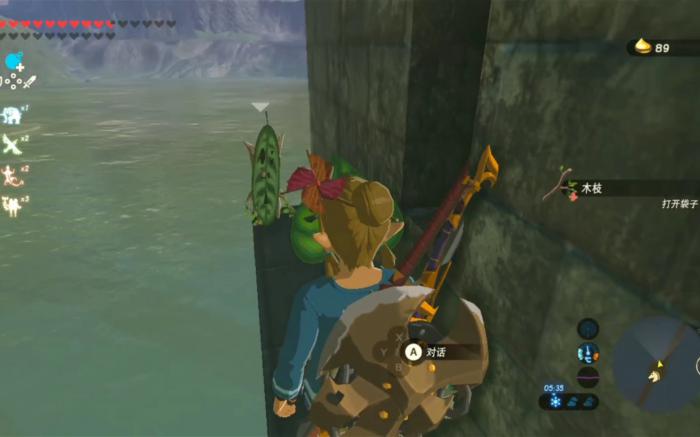This screenshot has height=437, width=700.
Task: Select the elephant champion ability icon
Action: pyautogui.click(x=12, y=115)
